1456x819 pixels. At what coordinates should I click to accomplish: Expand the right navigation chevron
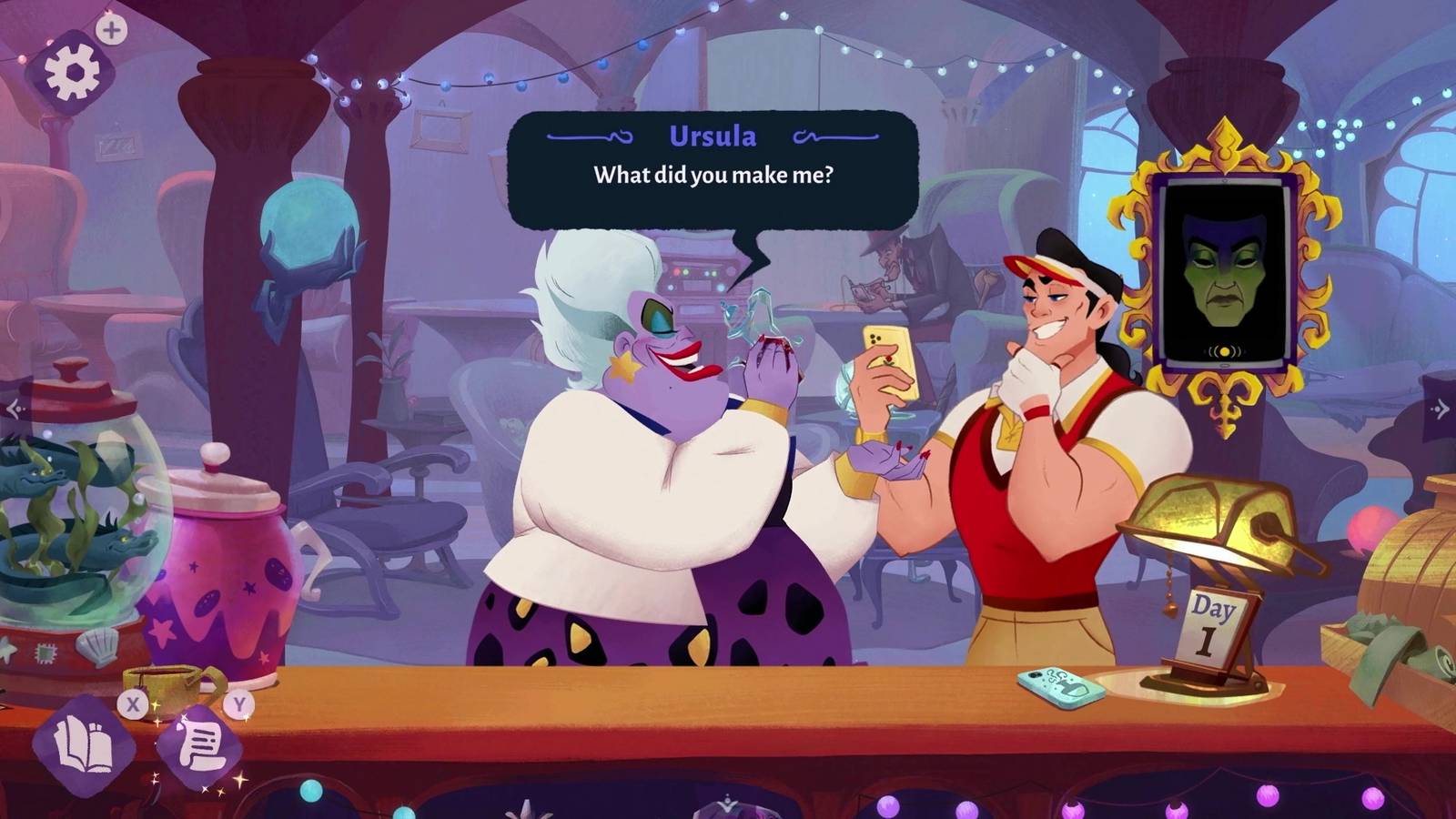click(x=1441, y=407)
